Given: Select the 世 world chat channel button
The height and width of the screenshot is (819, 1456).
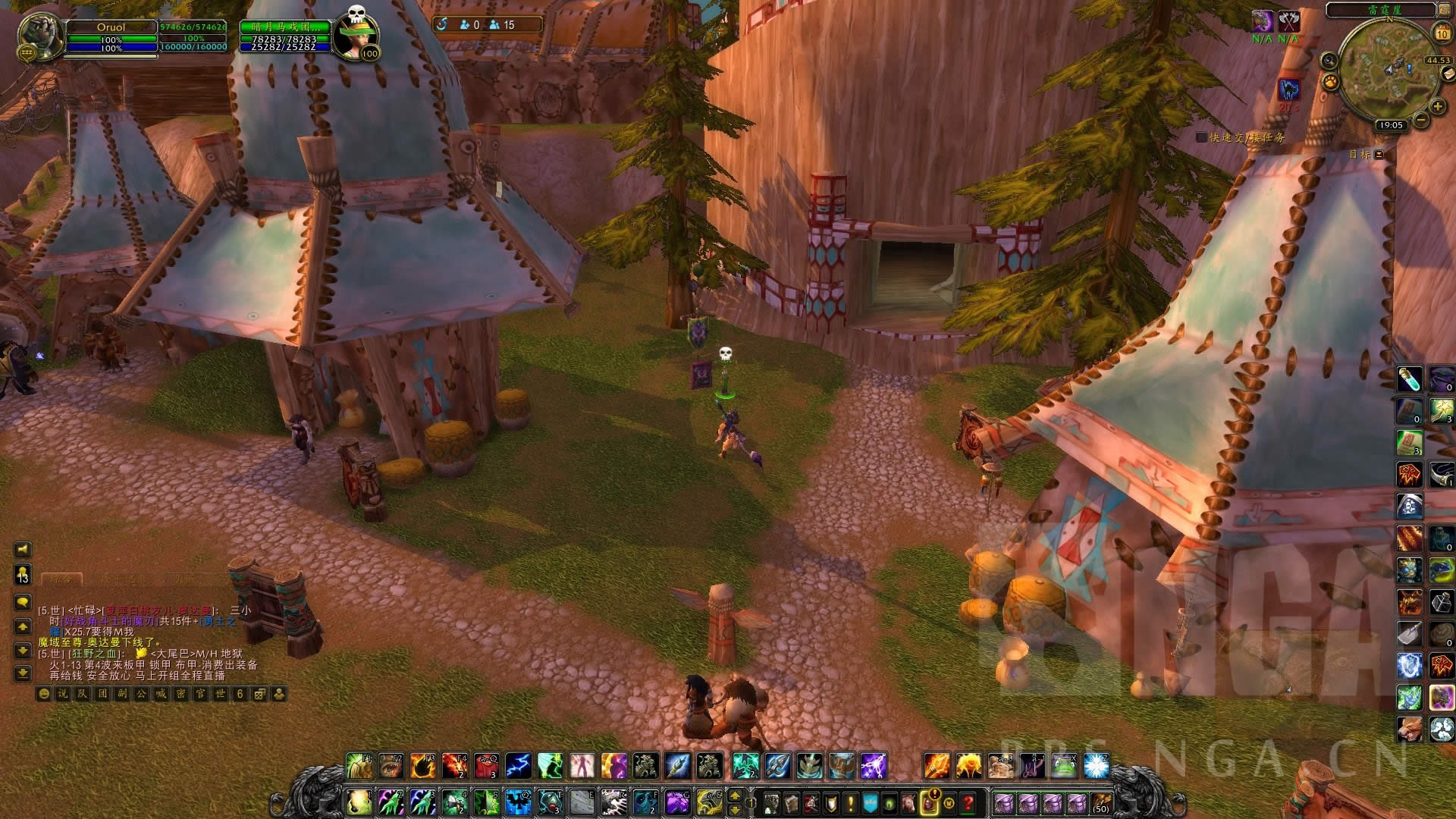Looking at the screenshot, I should pos(220,694).
